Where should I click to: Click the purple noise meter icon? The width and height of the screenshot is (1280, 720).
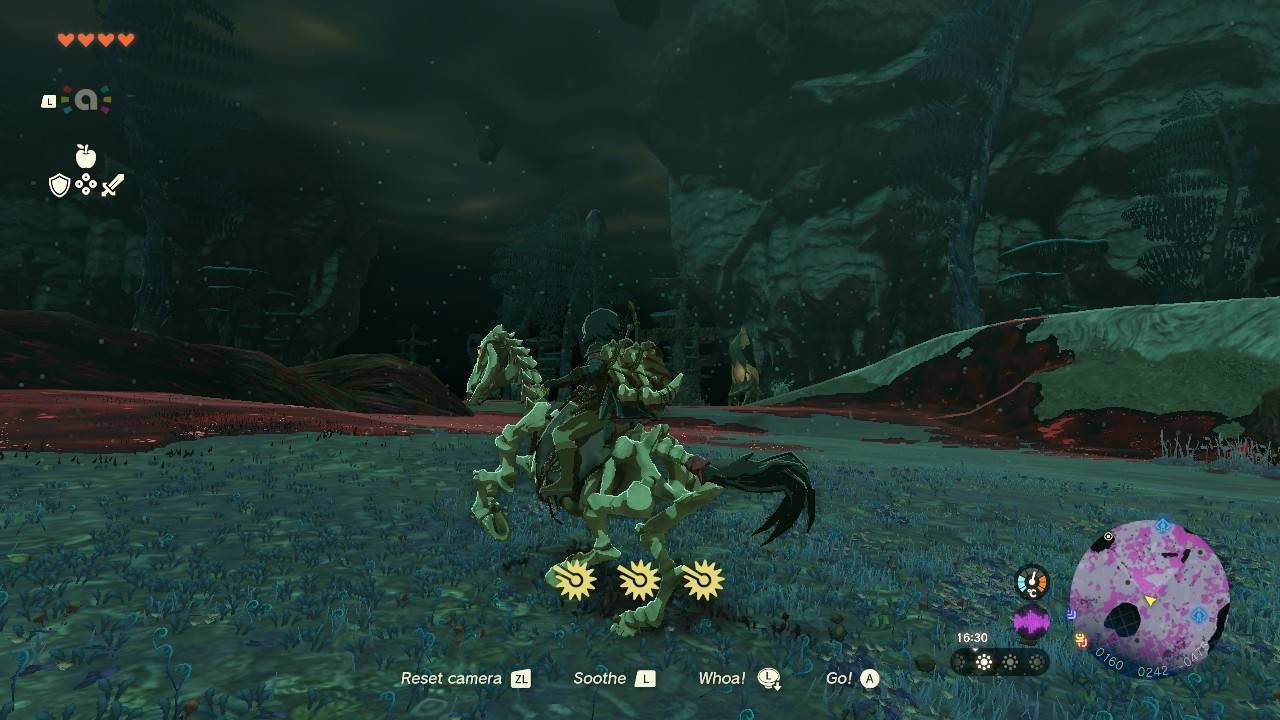(x=1032, y=623)
